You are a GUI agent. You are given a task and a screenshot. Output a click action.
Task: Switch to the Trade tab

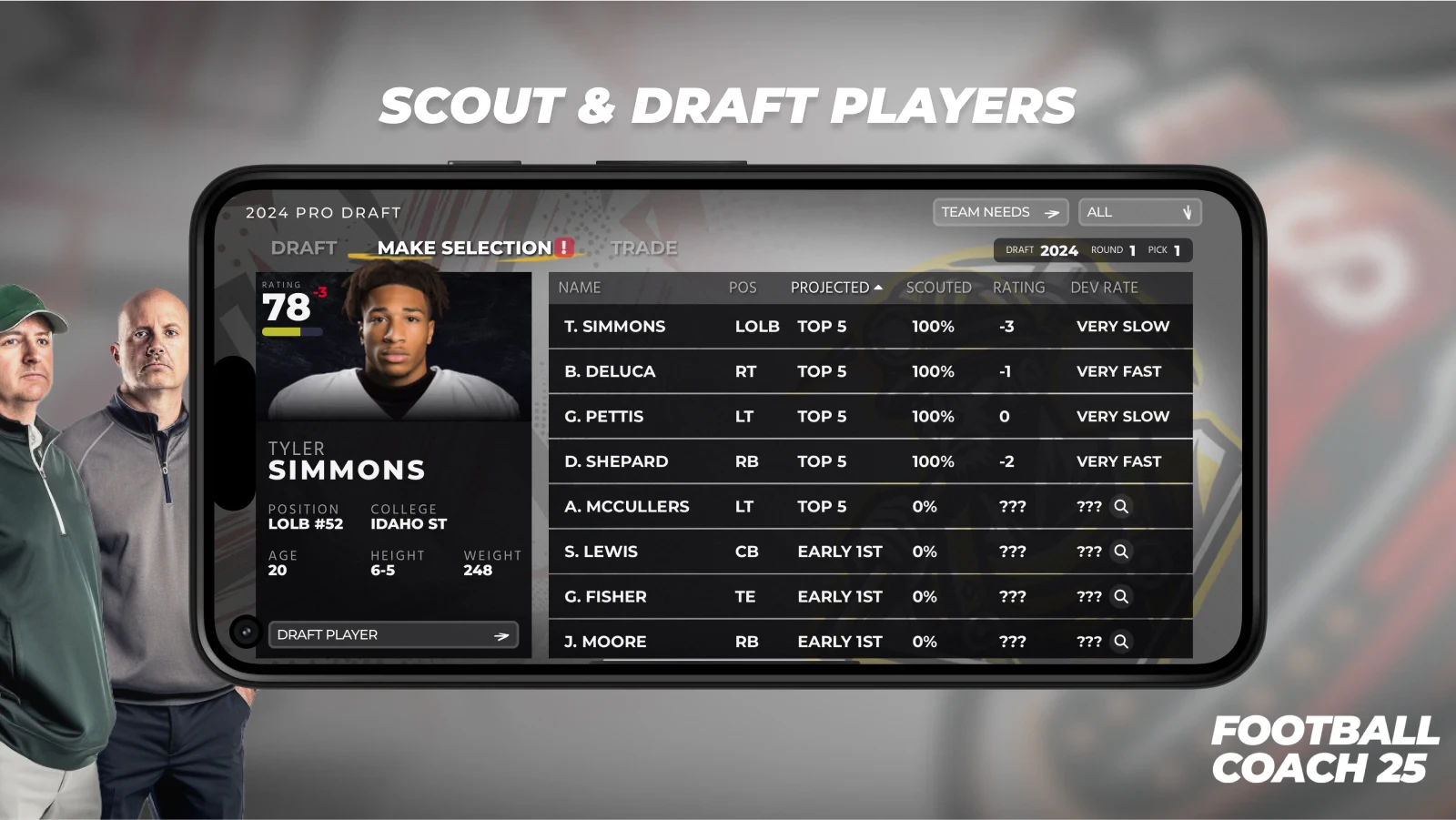pos(643,248)
